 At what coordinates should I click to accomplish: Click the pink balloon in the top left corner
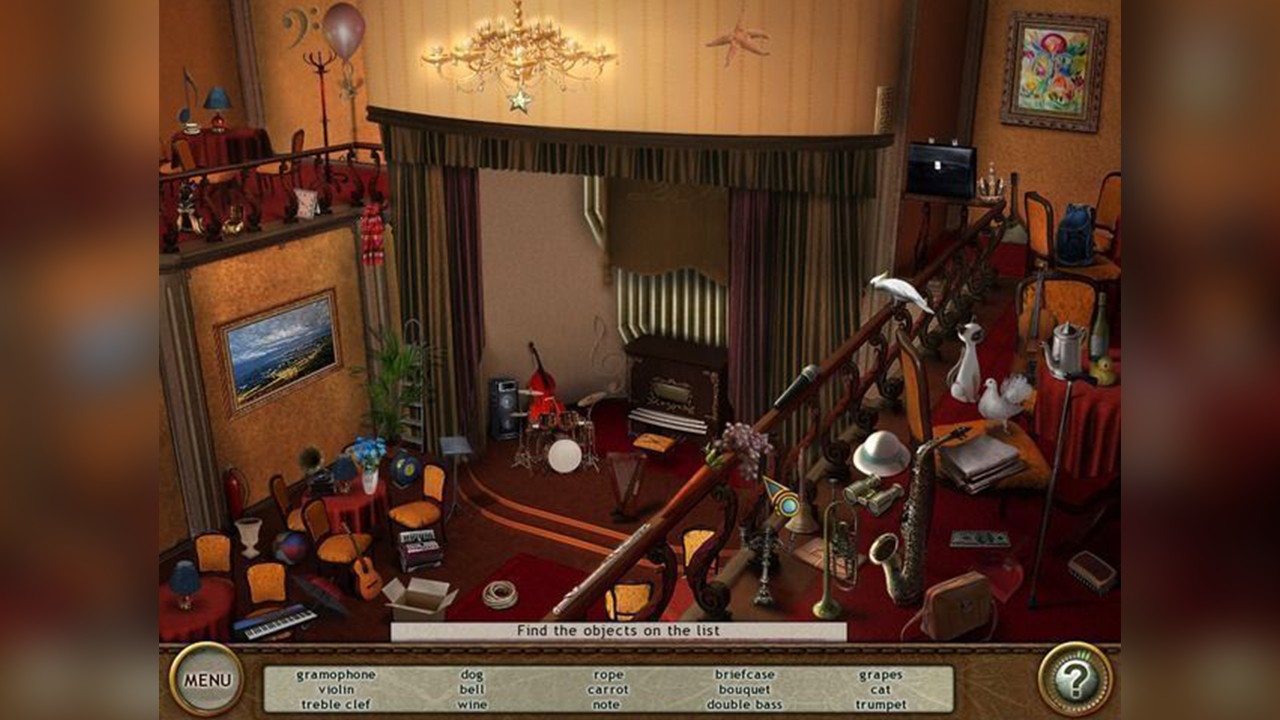point(345,28)
